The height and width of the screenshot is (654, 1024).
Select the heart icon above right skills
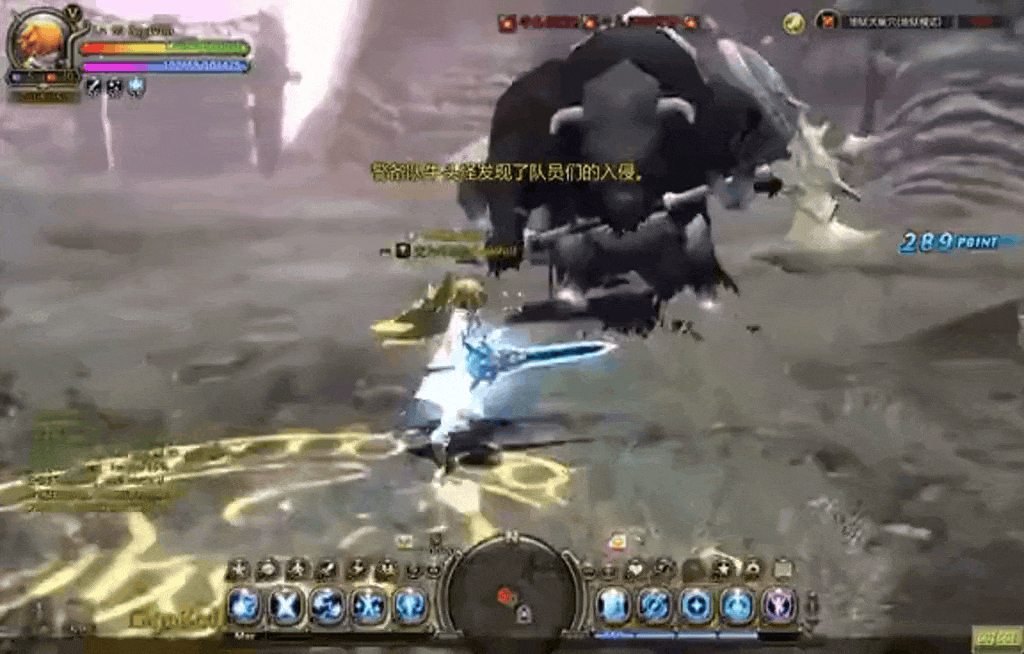coord(635,570)
